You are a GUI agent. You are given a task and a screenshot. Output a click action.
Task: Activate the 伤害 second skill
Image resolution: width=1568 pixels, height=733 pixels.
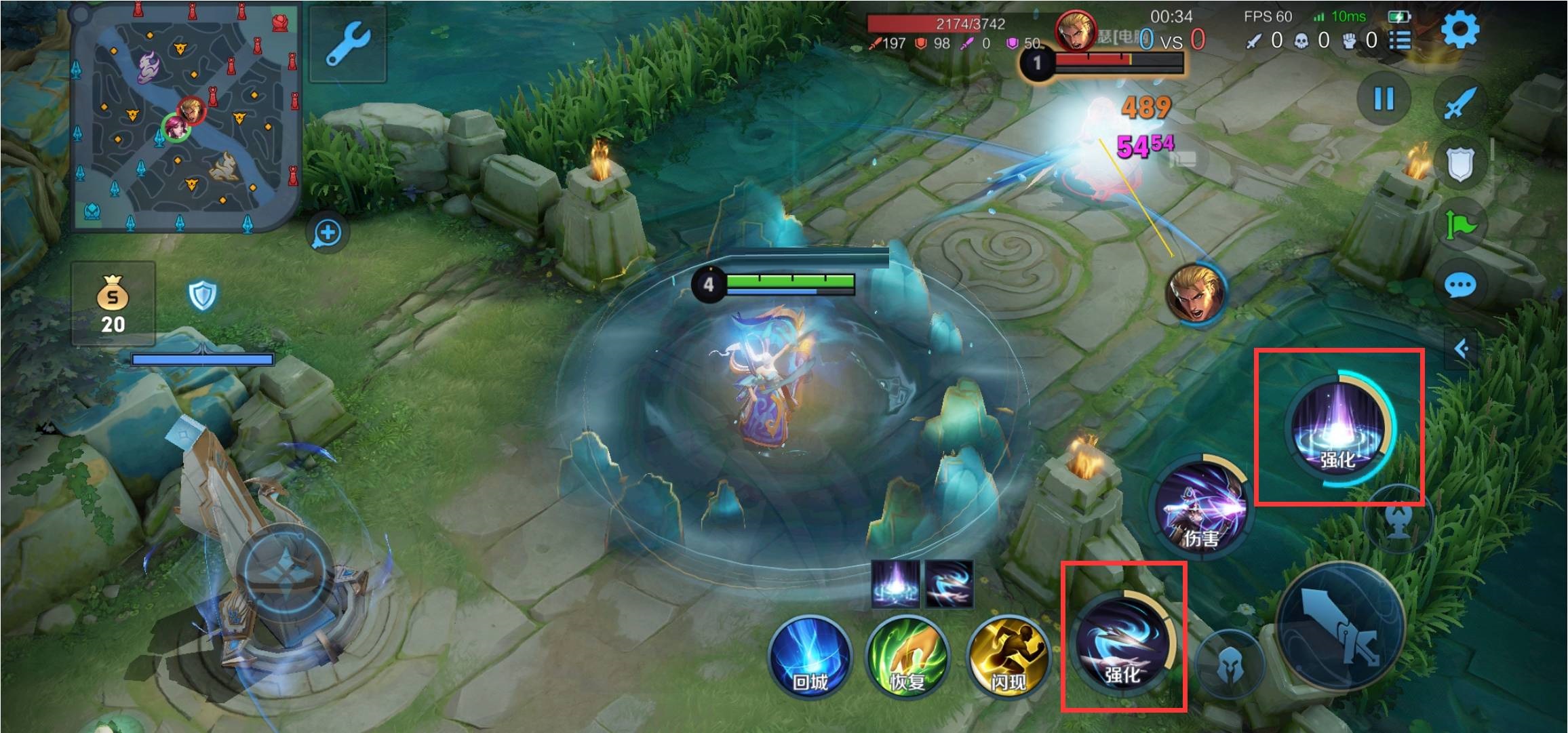point(1202,507)
